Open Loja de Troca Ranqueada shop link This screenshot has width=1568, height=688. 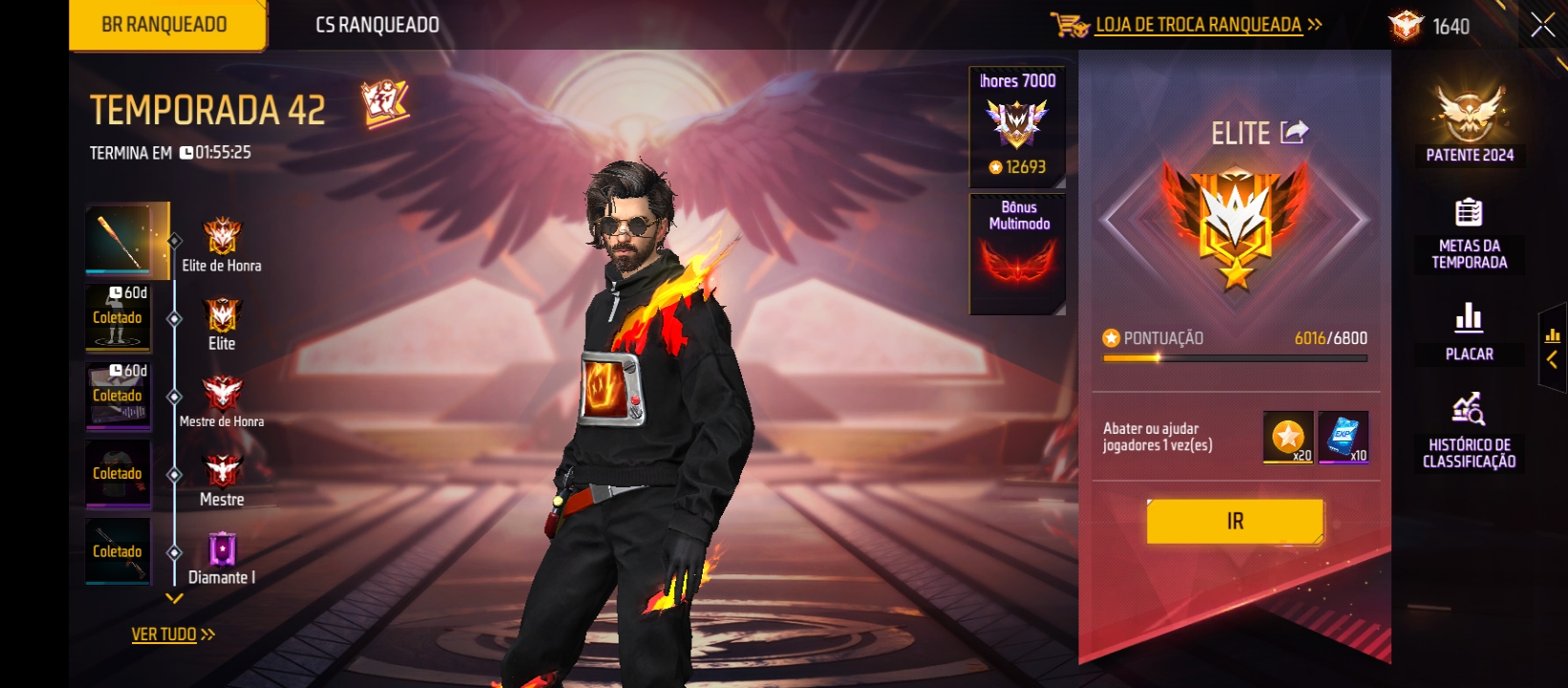(x=1197, y=25)
